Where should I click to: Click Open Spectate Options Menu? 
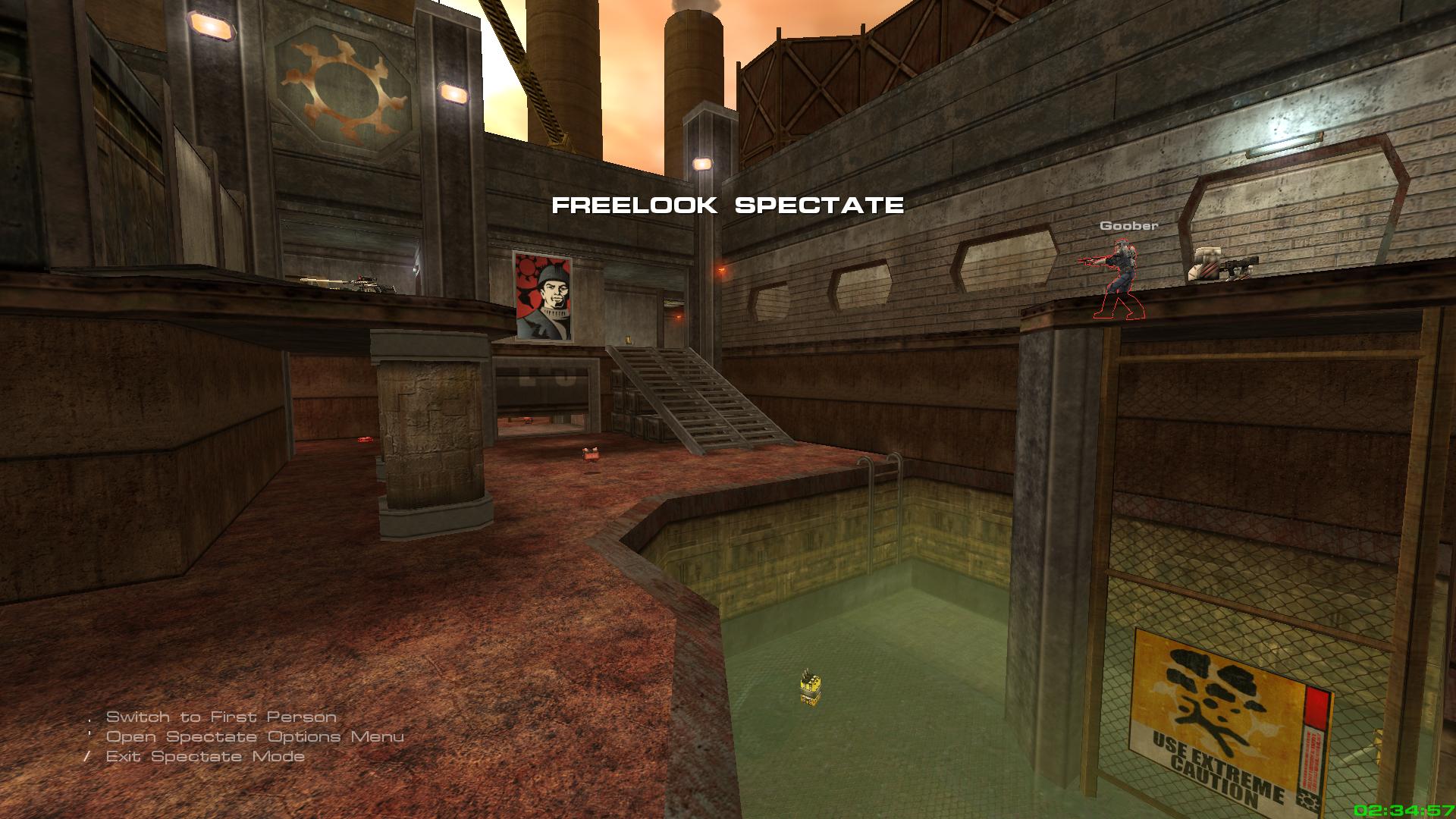click(x=254, y=736)
